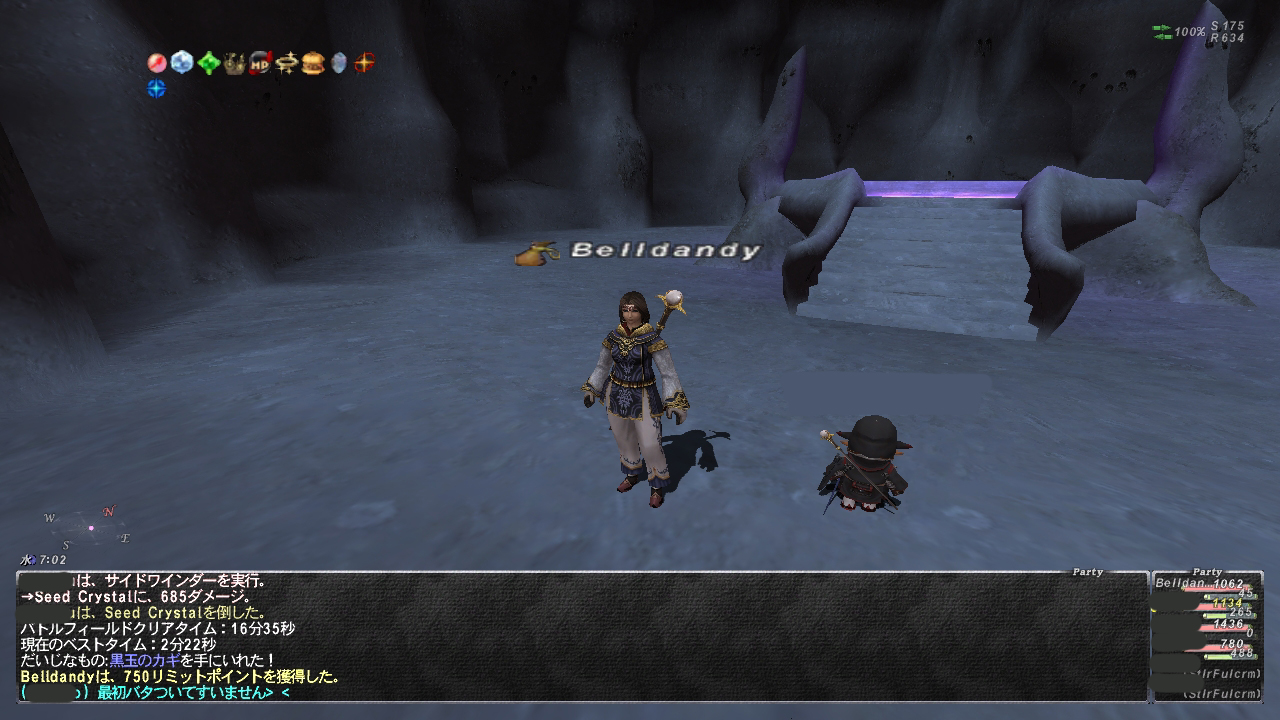Click the blue star orb status icon
The width and height of the screenshot is (1280, 720).
click(x=157, y=89)
